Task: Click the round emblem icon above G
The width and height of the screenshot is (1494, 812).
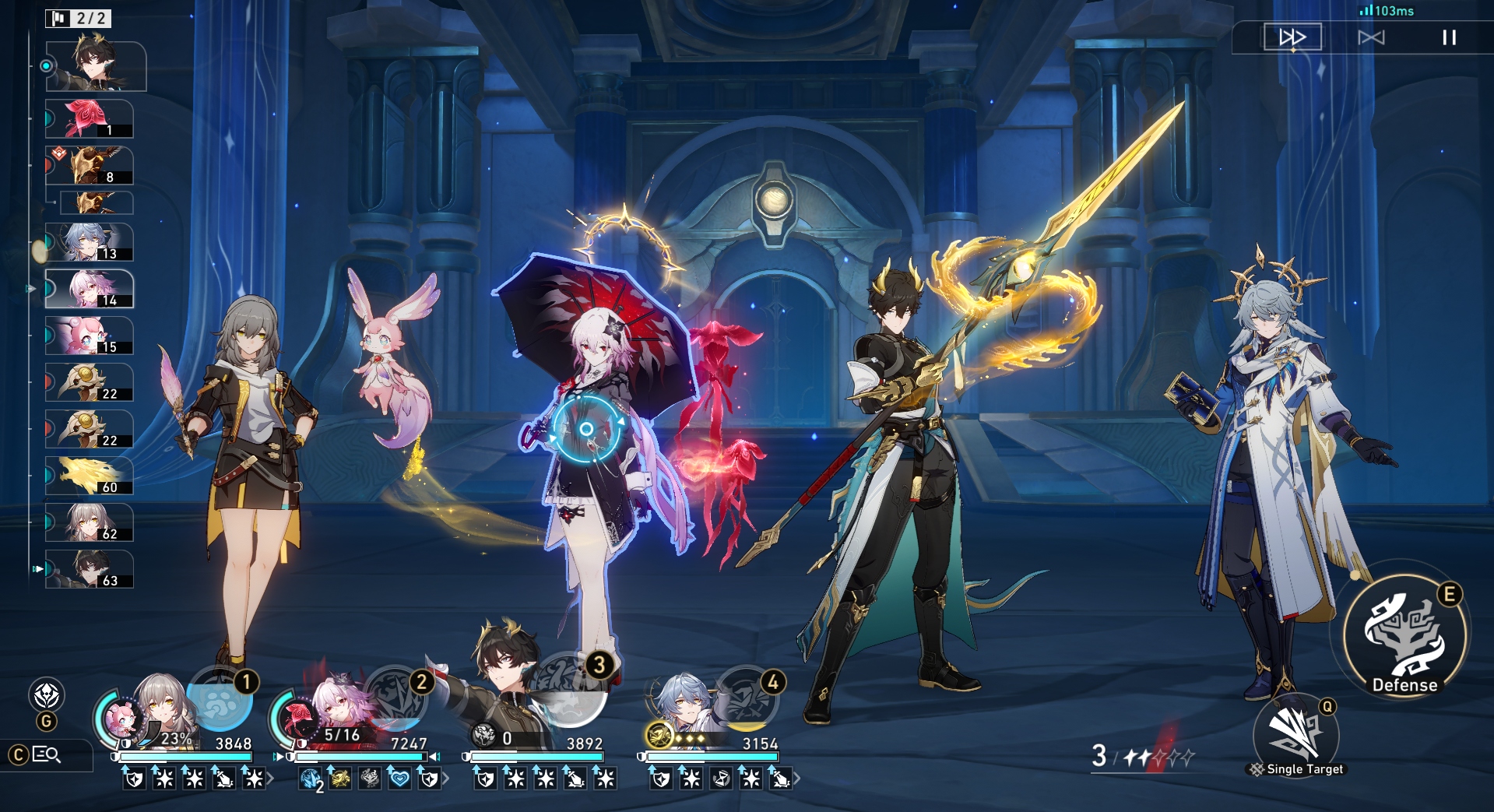Action: 46,694
